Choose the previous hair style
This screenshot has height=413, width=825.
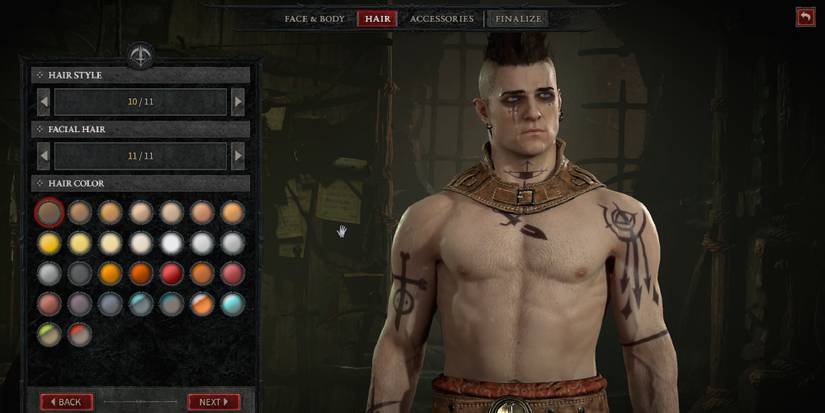(44, 102)
